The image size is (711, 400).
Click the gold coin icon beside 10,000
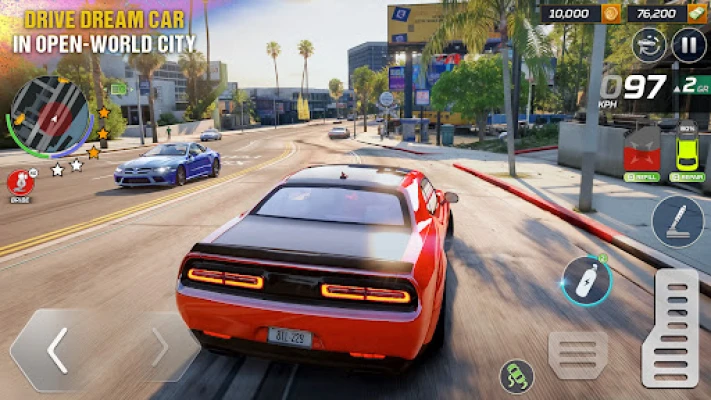(610, 13)
